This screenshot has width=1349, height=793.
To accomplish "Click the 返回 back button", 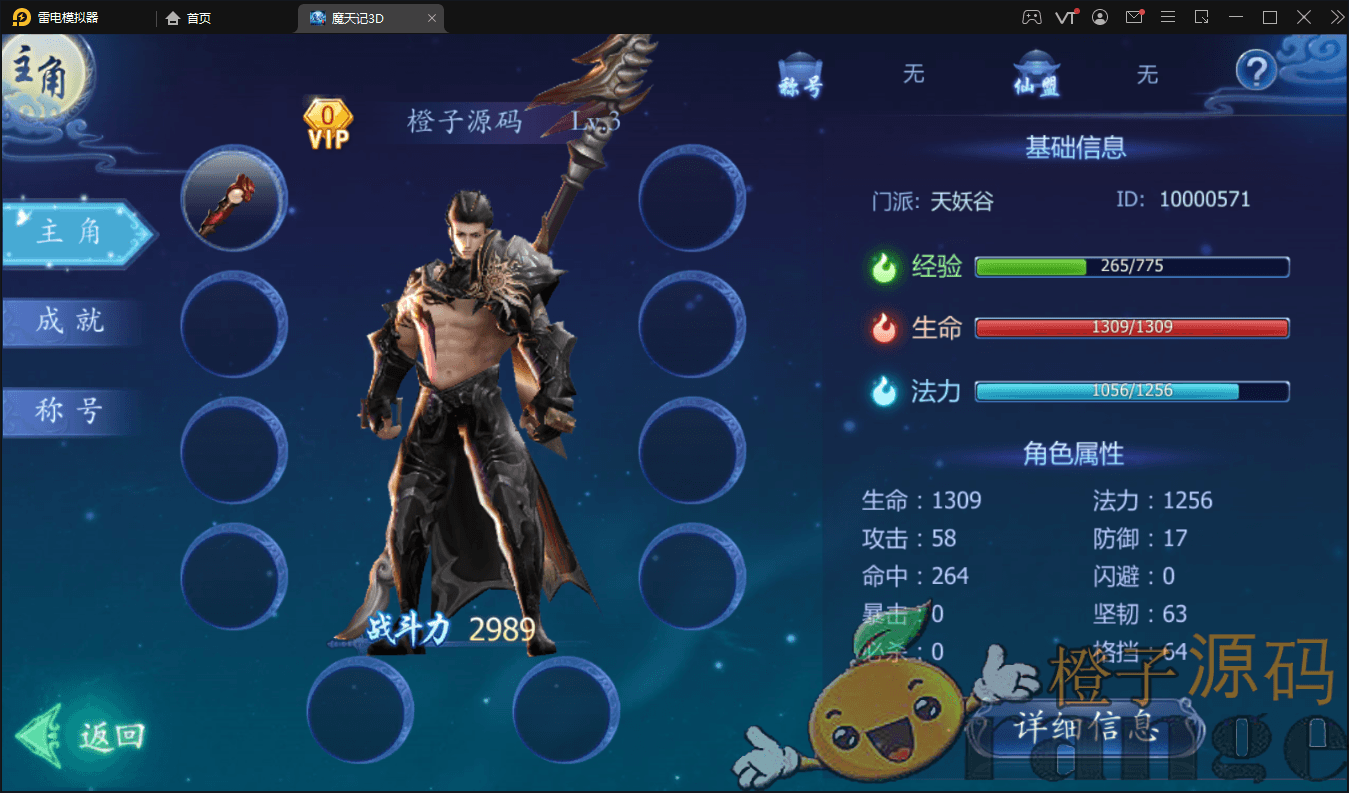I will (85, 736).
